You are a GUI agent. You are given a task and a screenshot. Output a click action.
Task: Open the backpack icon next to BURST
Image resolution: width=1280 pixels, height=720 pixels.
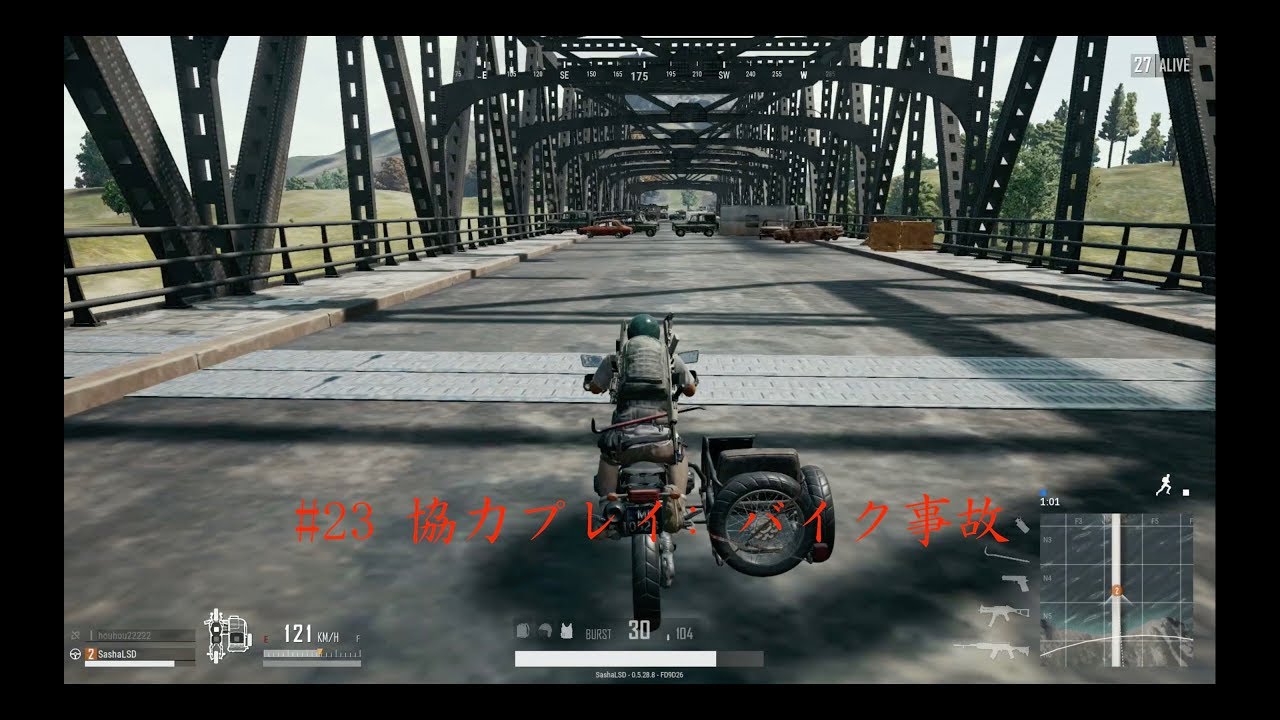click(522, 631)
